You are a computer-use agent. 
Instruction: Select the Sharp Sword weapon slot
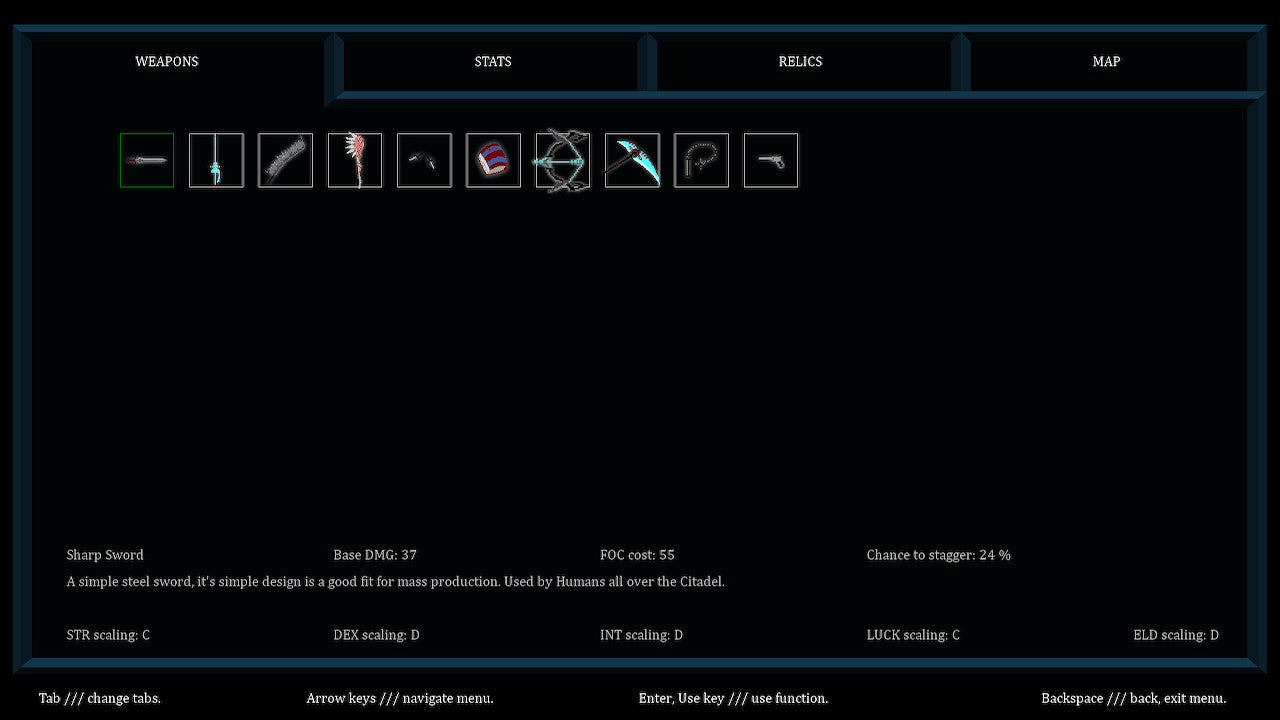tap(147, 160)
